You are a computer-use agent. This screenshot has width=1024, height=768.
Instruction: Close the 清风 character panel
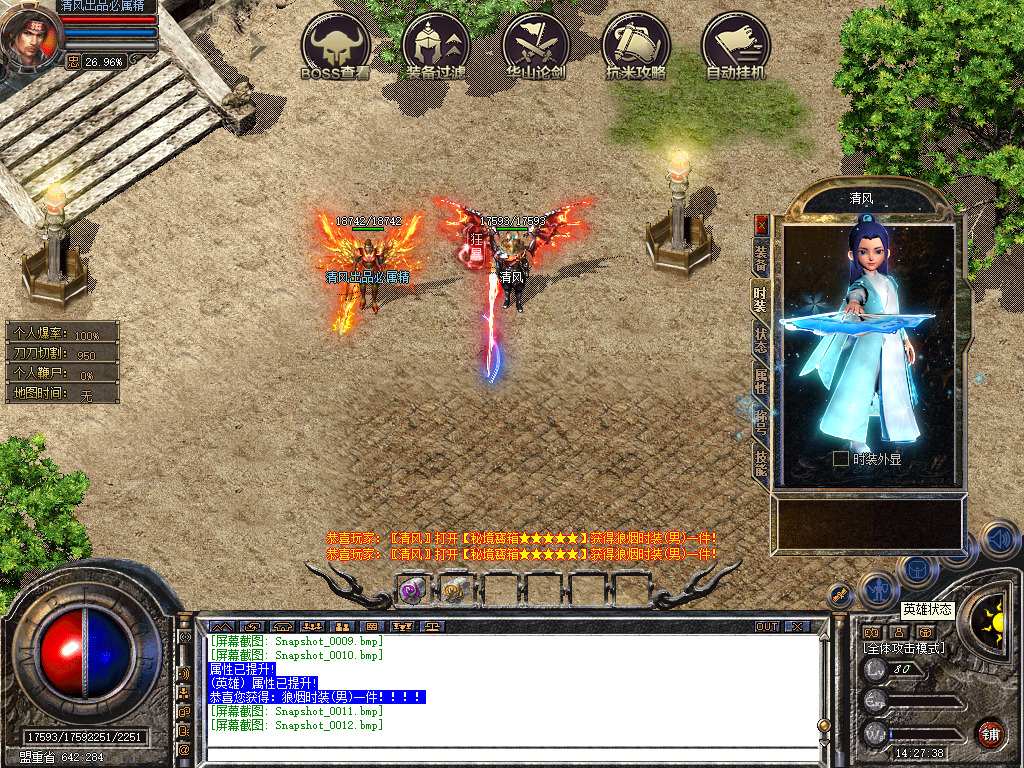click(762, 225)
